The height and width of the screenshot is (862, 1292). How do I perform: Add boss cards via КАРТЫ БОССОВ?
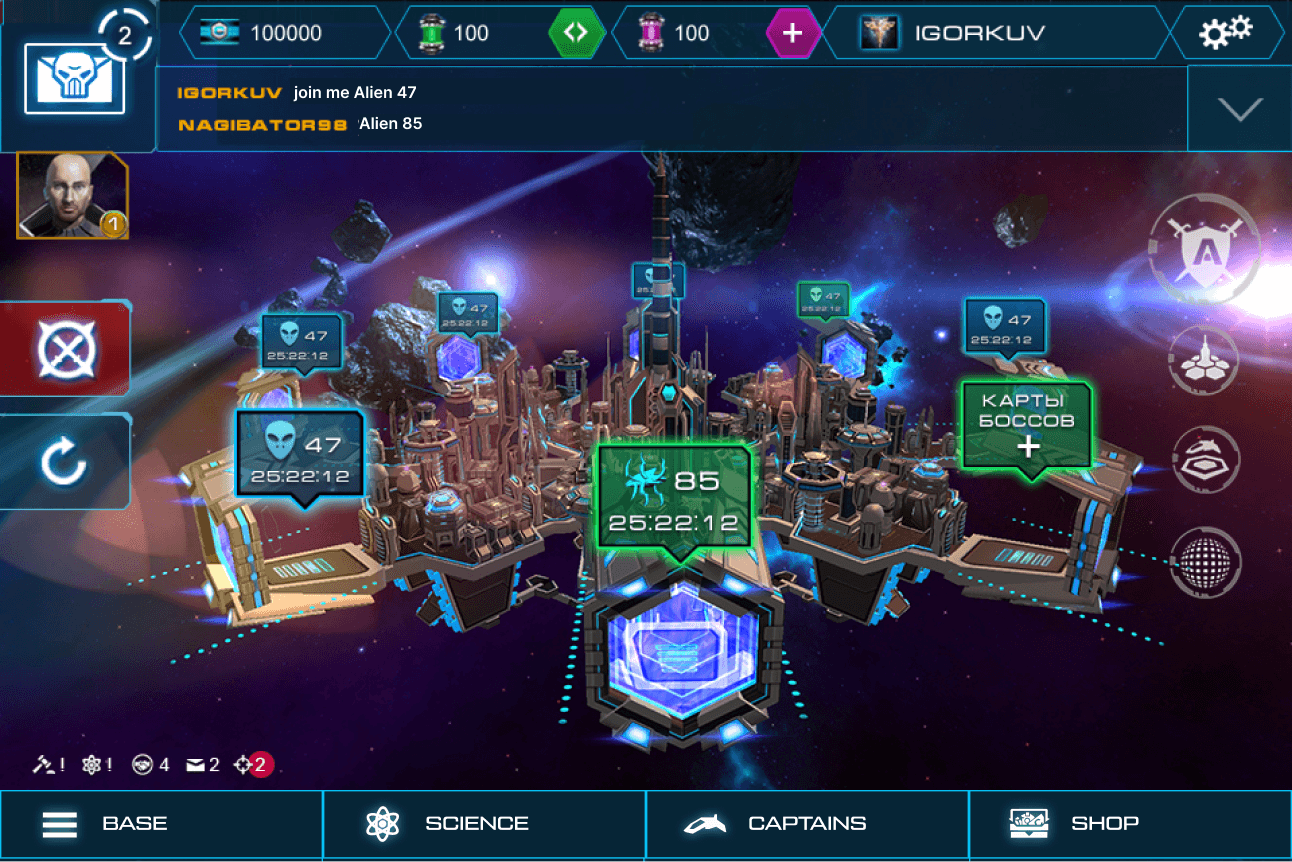(x=1026, y=424)
